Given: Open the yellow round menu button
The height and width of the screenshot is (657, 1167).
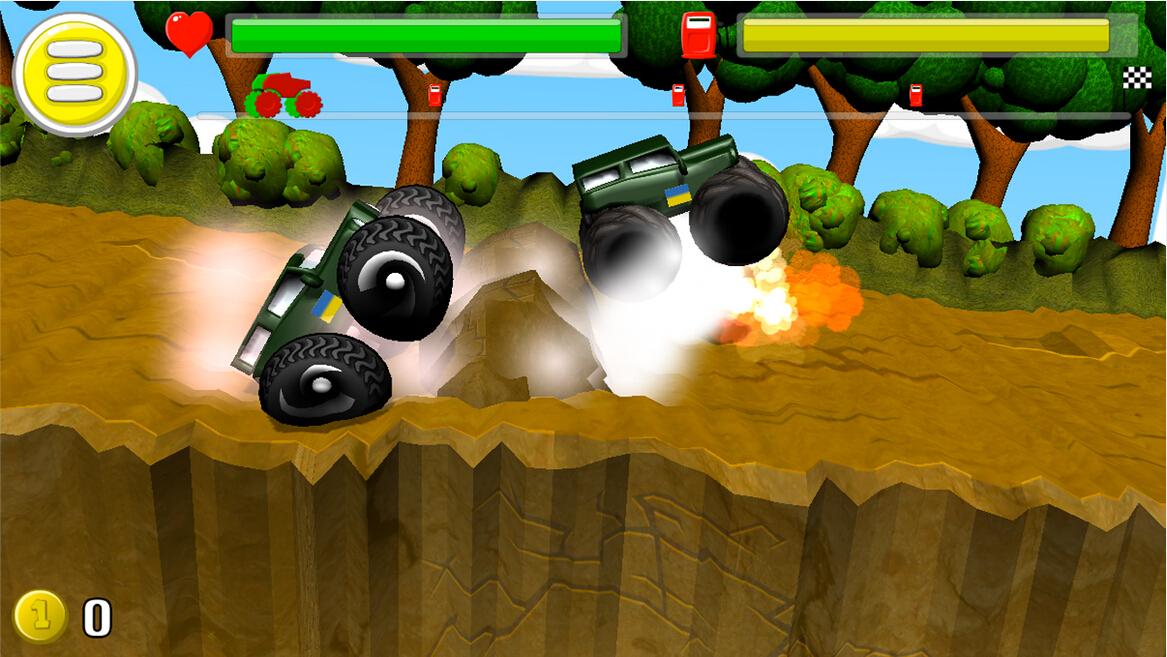Looking at the screenshot, I should 75,73.
